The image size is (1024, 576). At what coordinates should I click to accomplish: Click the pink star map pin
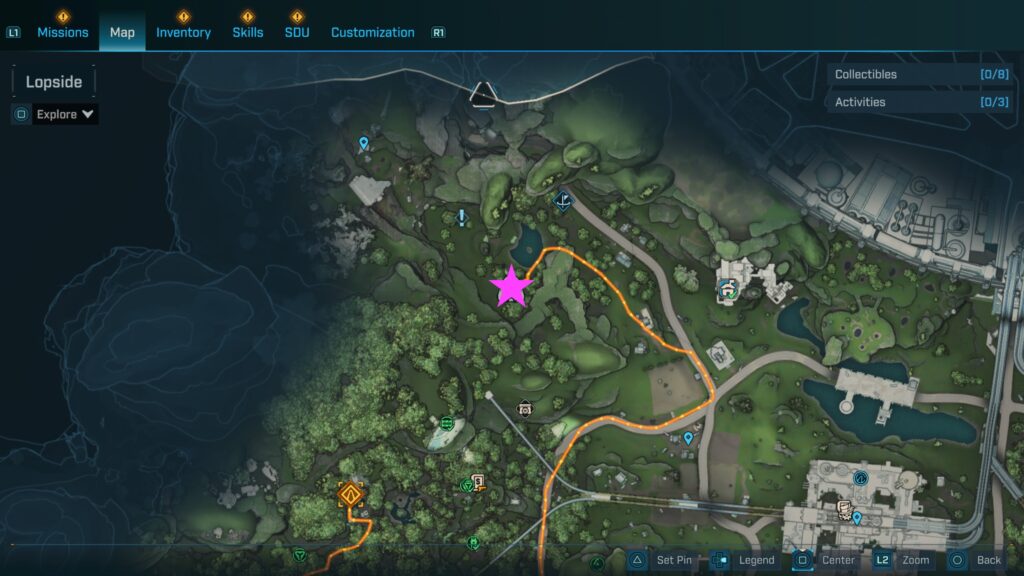pyautogui.click(x=511, y=286)
